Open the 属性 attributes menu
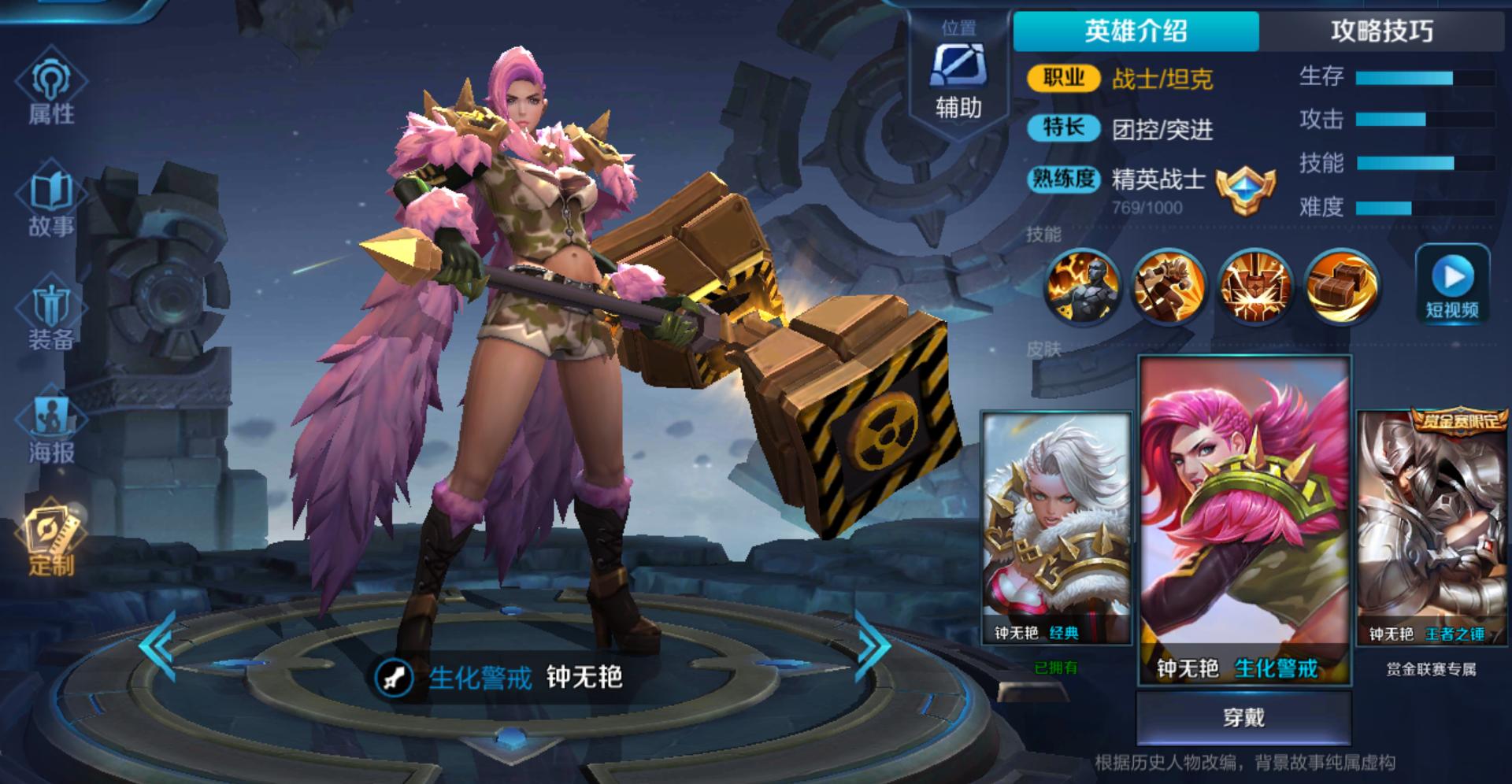 (x=51, y=91)
